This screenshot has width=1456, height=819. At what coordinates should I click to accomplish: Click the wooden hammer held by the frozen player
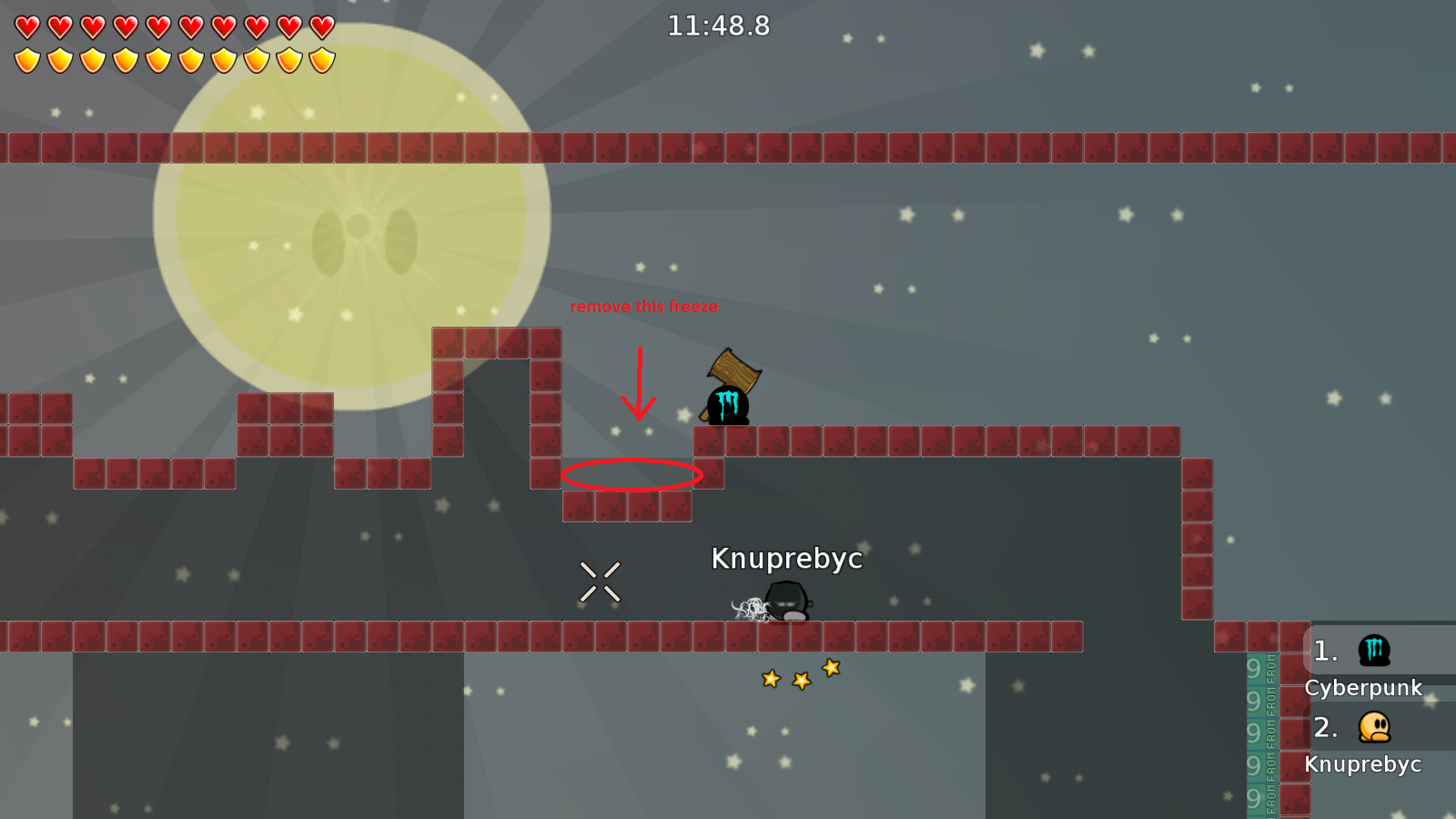click(x=733, y=366)
